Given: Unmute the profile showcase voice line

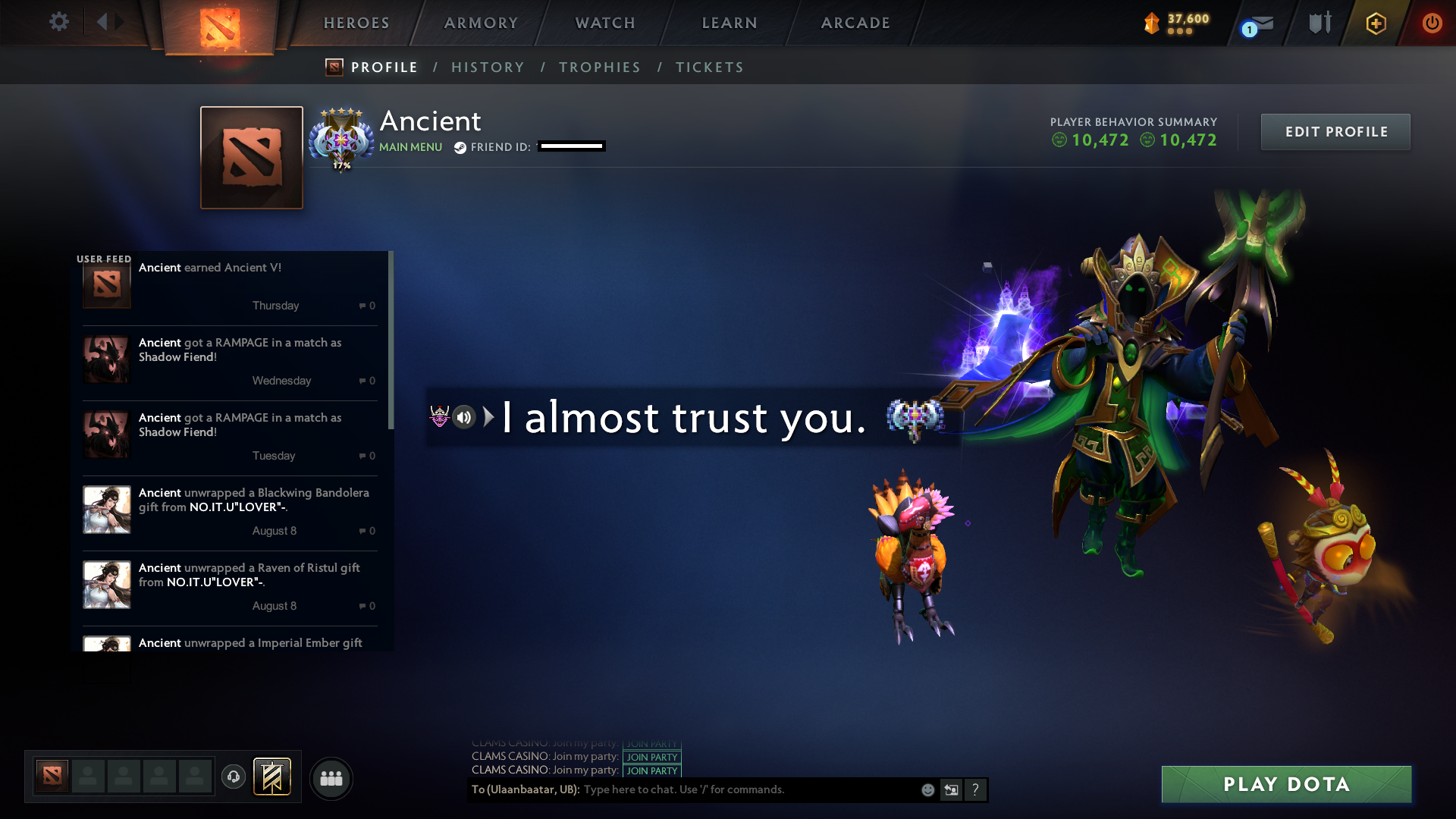Looking at the screenshot, I should coord(463,418).
